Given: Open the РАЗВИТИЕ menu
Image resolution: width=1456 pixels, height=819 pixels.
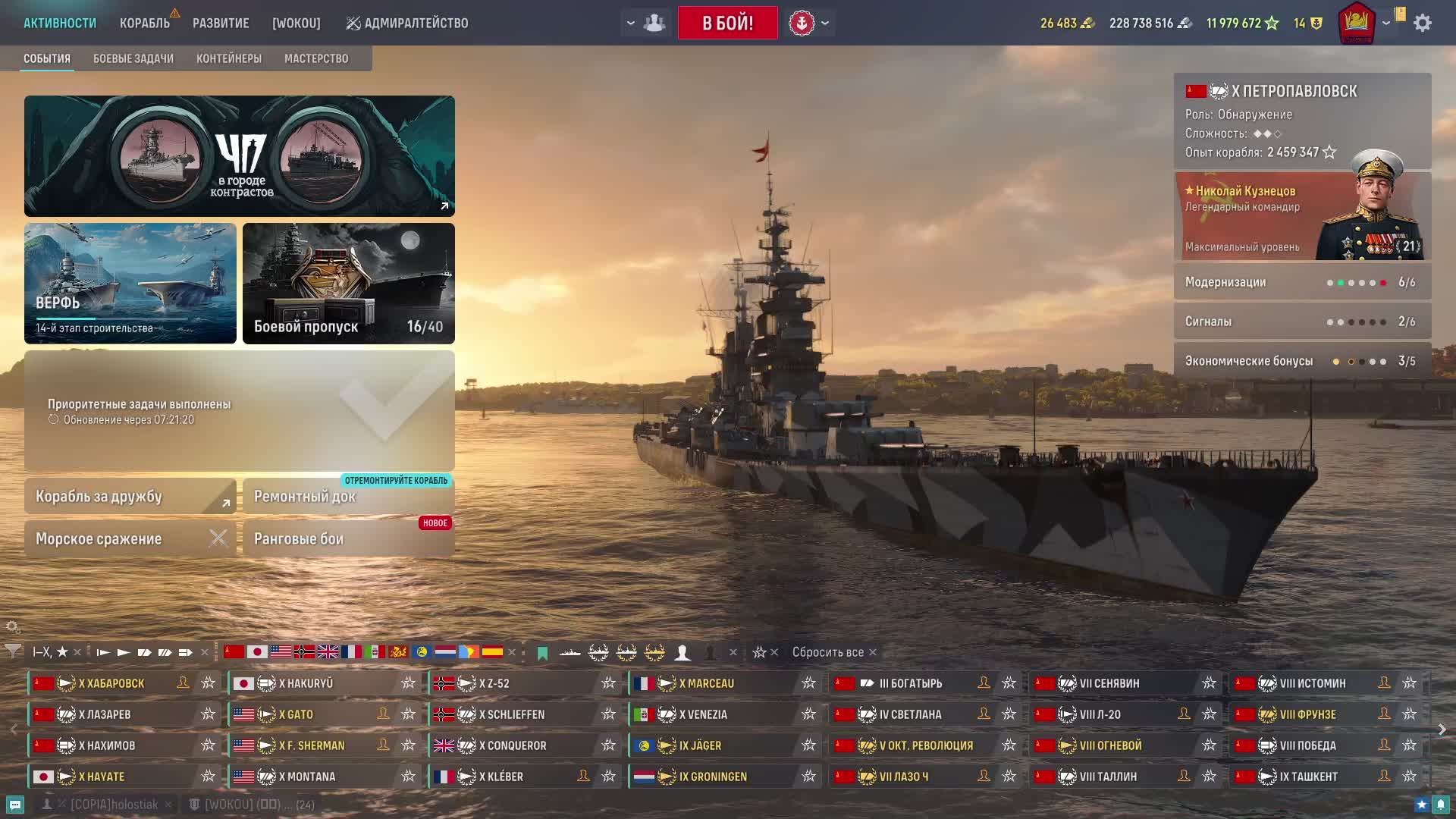Looking at the screenshot, I should pyautogui.click(x=221, y=23).
